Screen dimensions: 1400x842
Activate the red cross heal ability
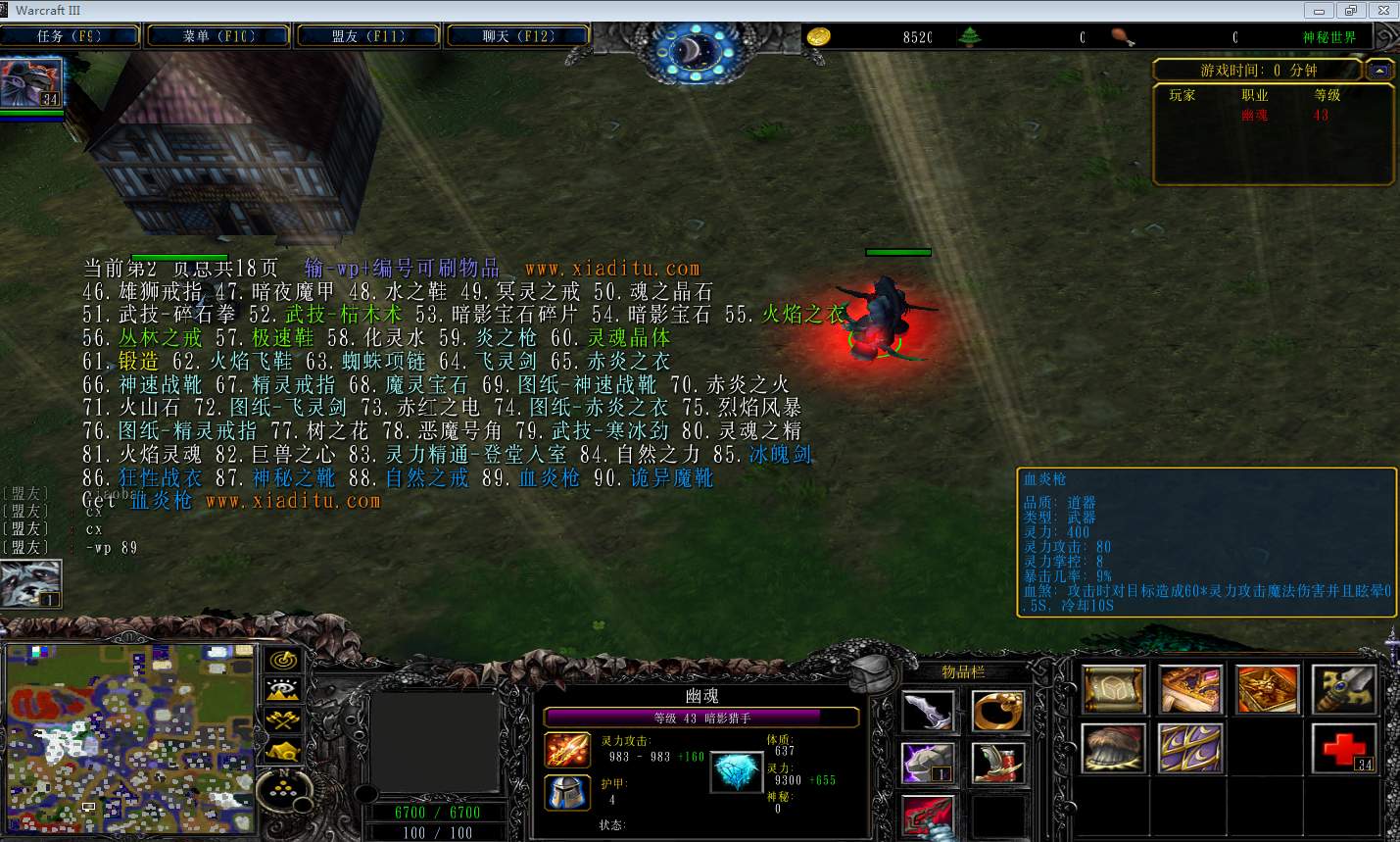[x=1343, y=749]
